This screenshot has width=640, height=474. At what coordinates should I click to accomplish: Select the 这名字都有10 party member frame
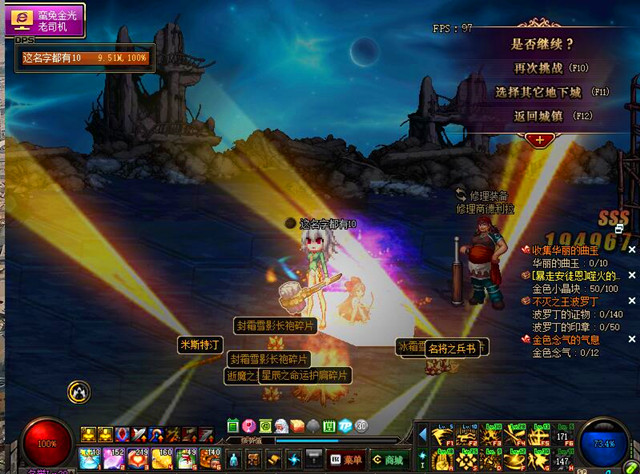[x=86, y=58]
